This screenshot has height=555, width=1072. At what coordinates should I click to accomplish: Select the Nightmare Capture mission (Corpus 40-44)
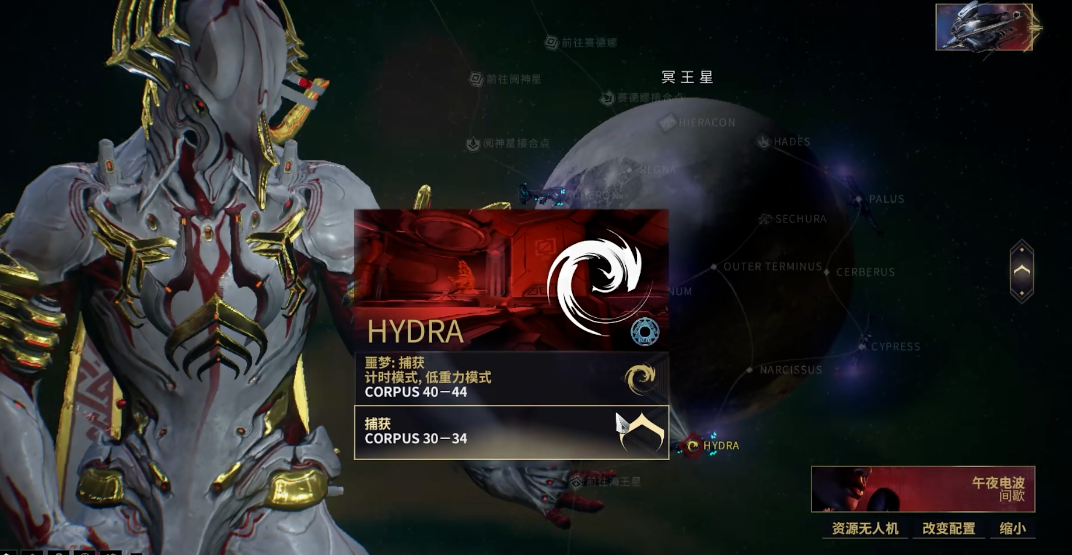click(x=511, y=378)
